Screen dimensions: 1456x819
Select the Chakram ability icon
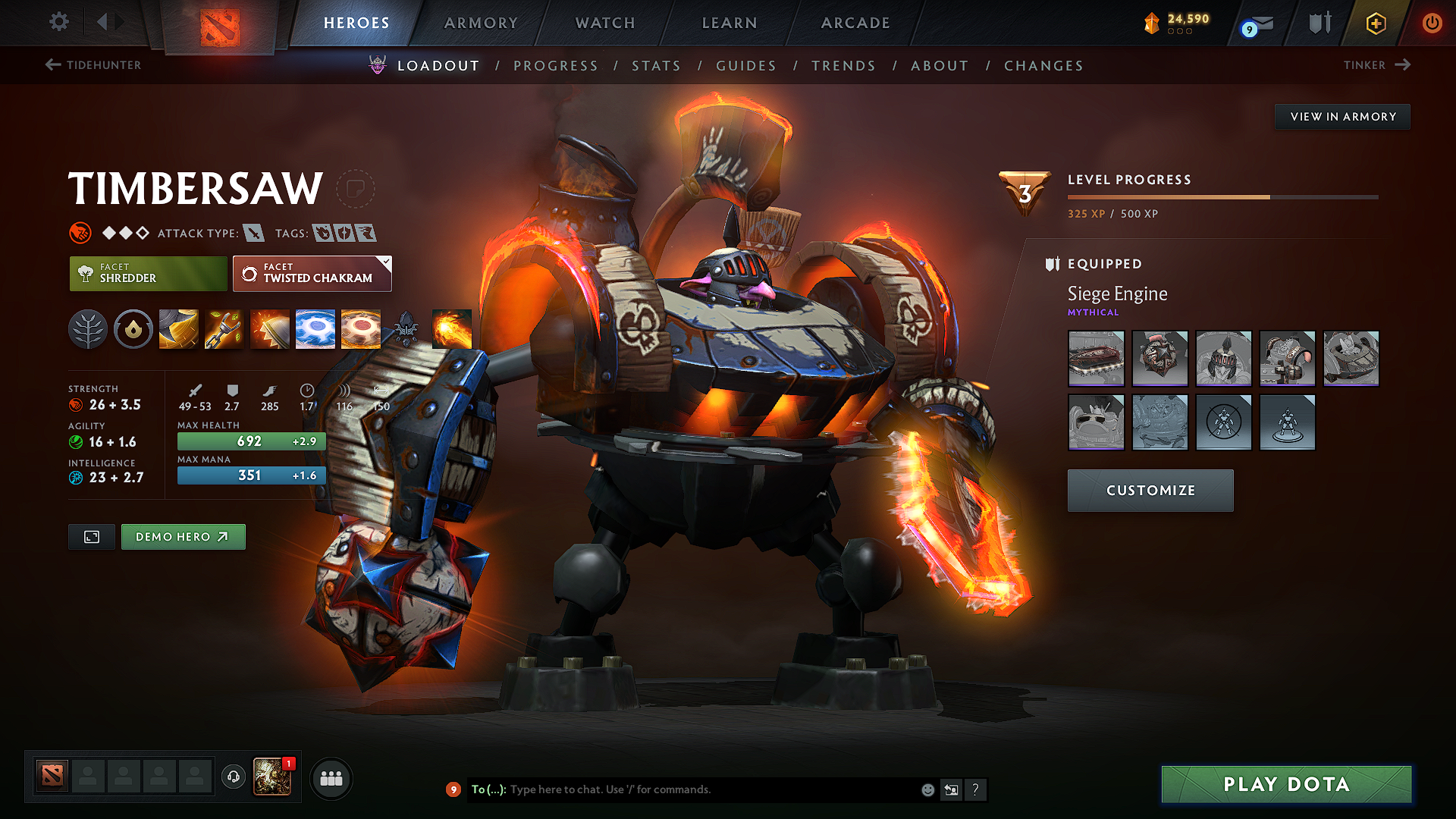[315, 329]
